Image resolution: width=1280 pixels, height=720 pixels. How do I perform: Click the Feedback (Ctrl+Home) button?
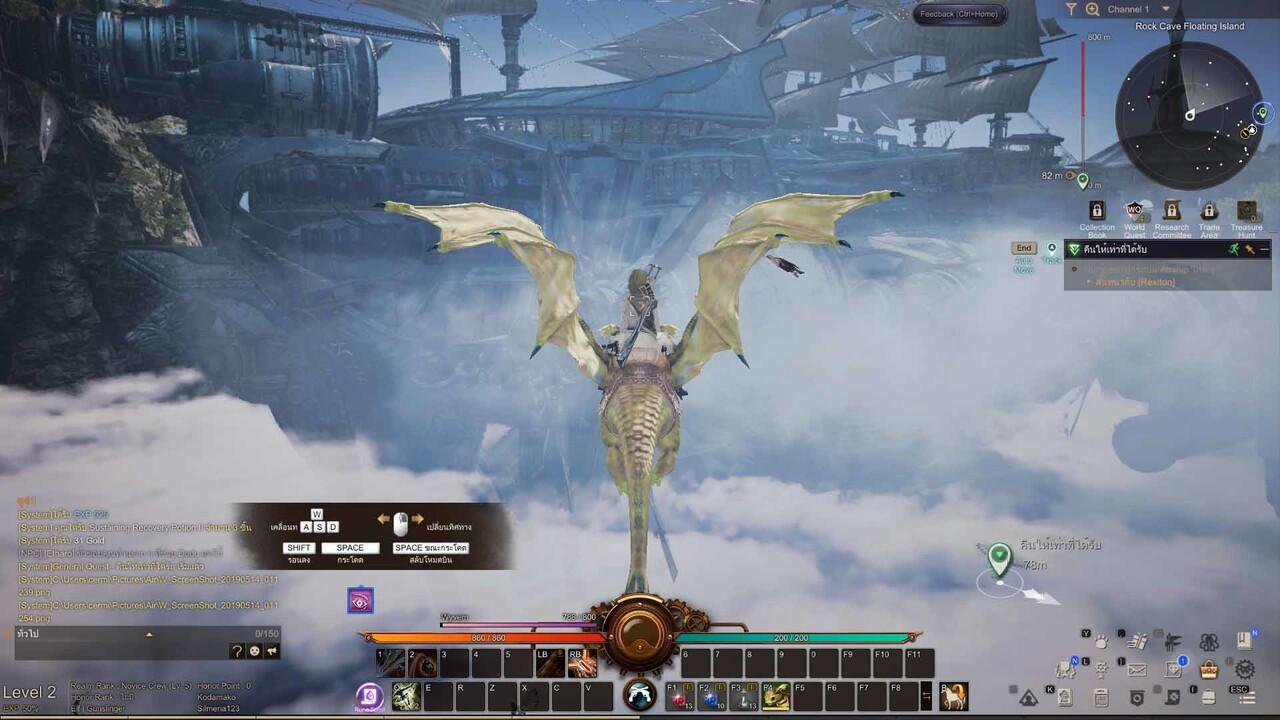(x=958, y=14)
